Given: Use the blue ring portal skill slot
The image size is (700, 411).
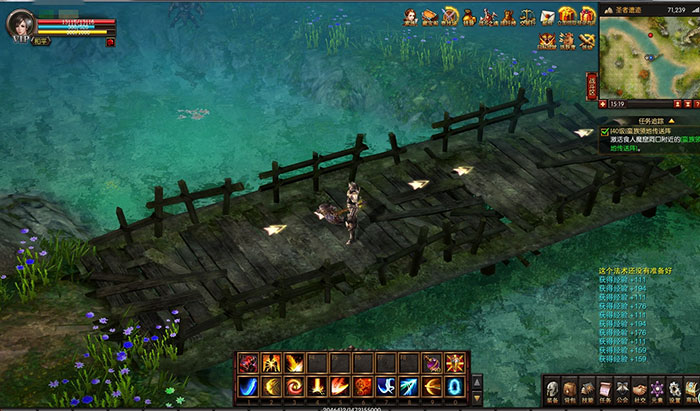Looking at the screenshot, I should [455, 386].
